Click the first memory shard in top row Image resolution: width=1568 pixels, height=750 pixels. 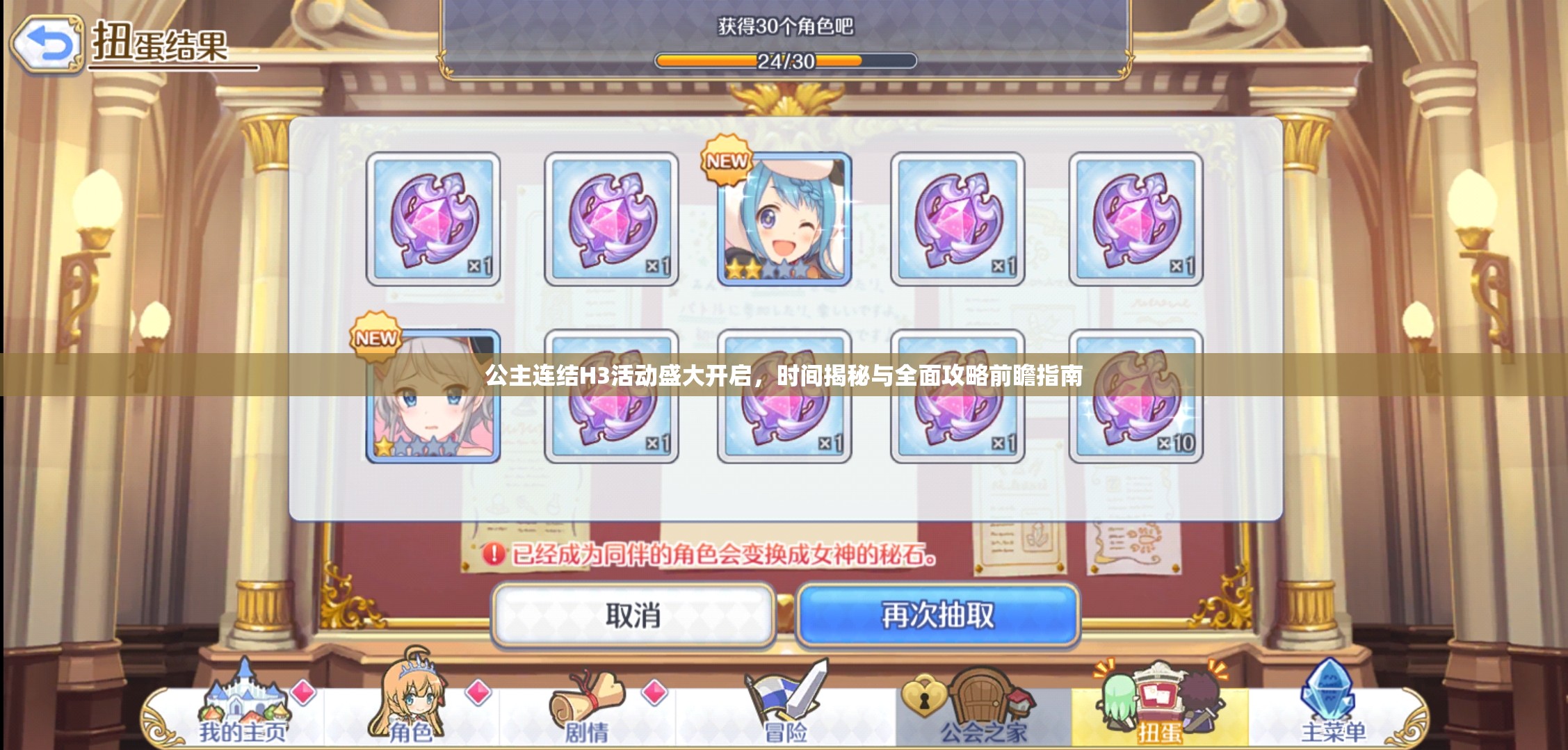[431, 219]
